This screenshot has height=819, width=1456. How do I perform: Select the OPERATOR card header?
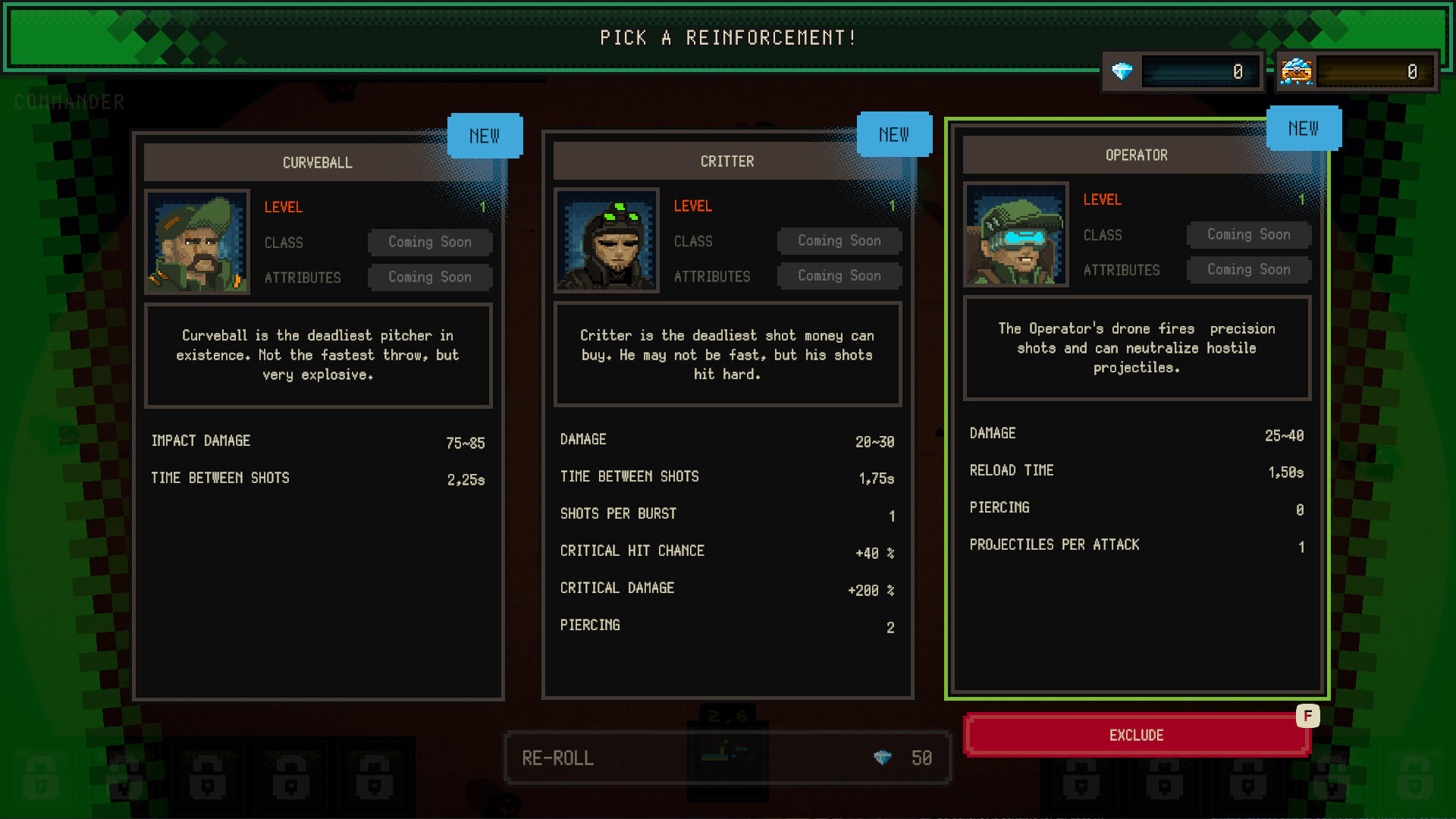coord(1136,155)
